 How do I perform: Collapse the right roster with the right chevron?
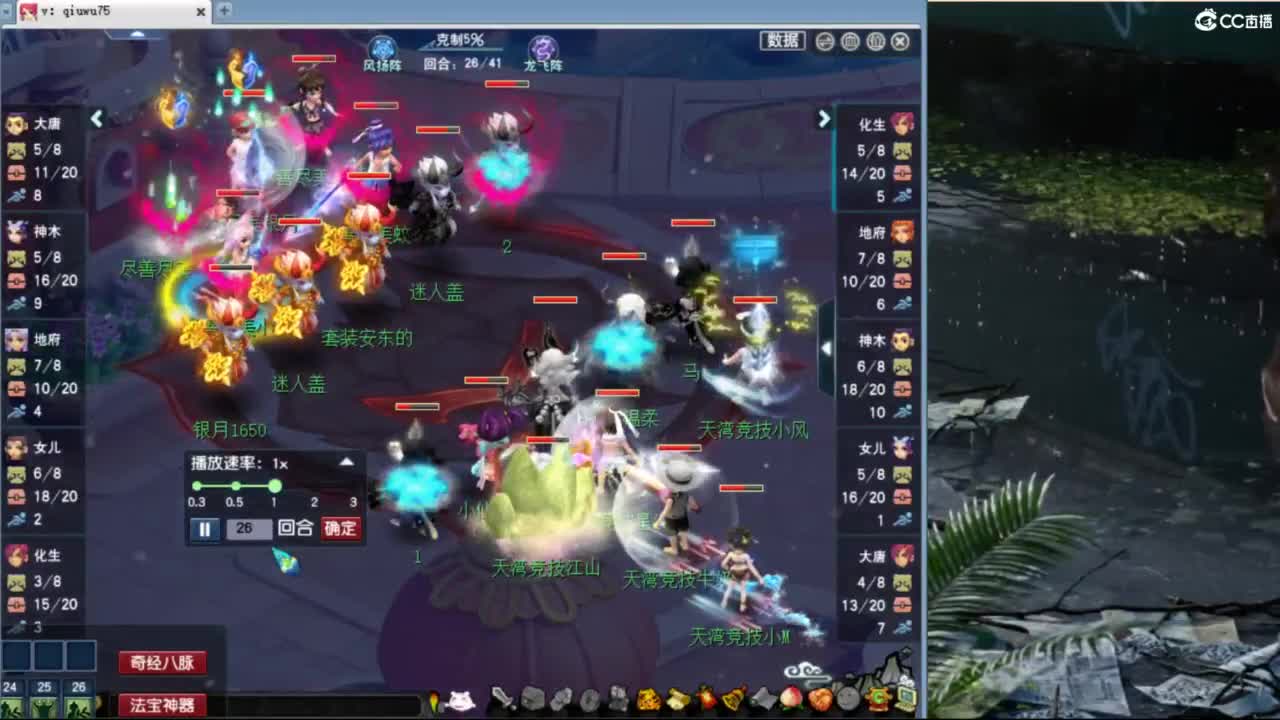tap(823, 119)
